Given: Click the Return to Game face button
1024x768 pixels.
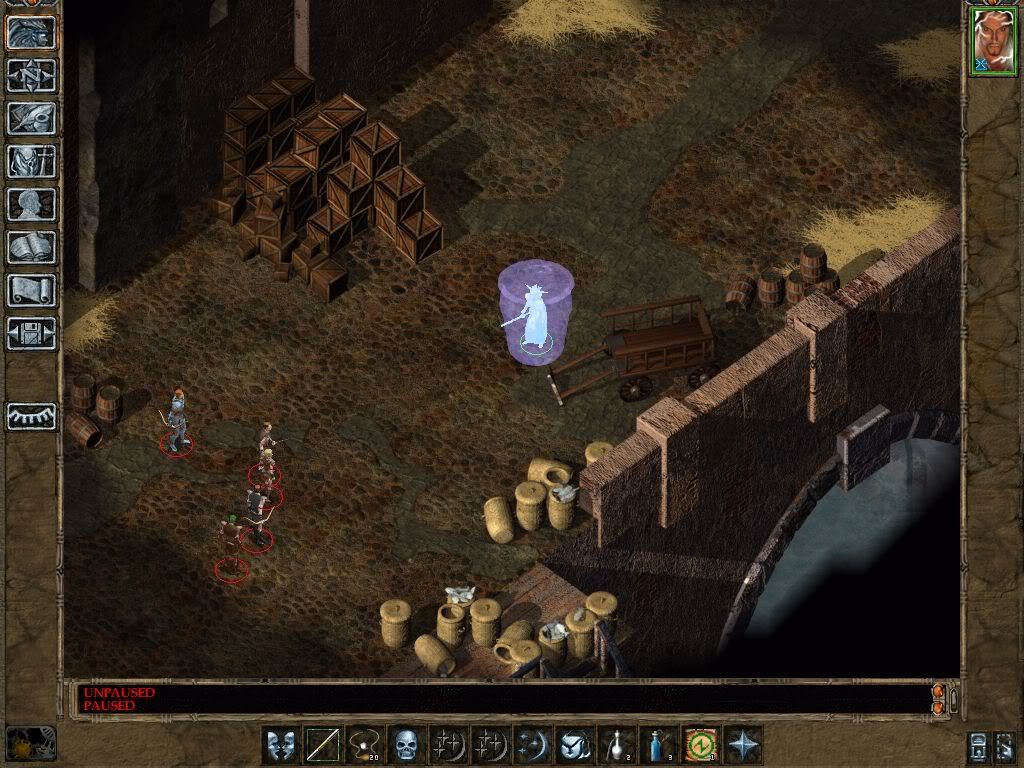Looking at the screenshot, I should click(31, 32).
